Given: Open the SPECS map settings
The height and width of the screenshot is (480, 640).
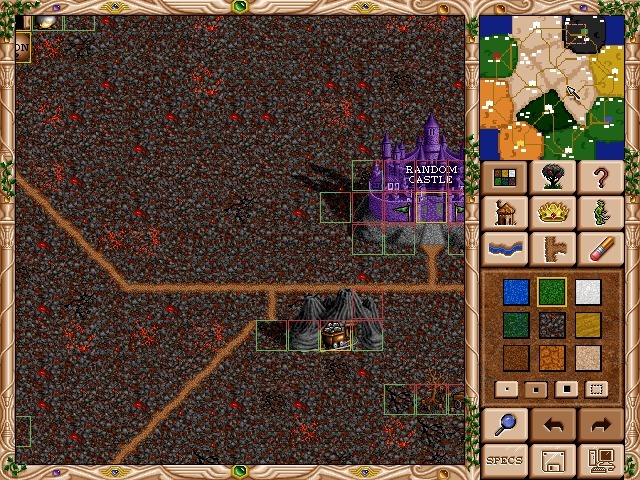Looking at the screenshot, I should [x=505, y=460].
